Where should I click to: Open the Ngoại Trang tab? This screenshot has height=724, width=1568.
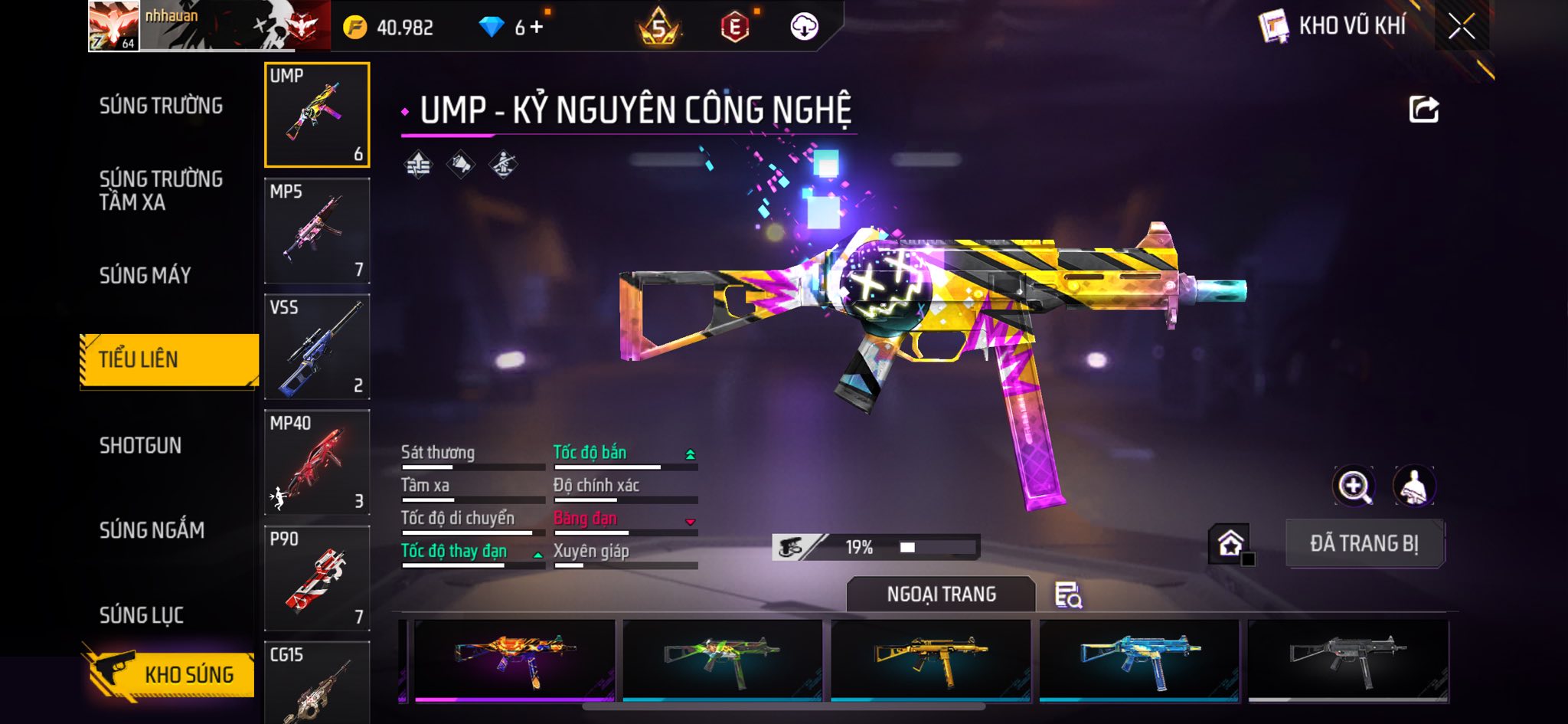[x=941, y=595]
